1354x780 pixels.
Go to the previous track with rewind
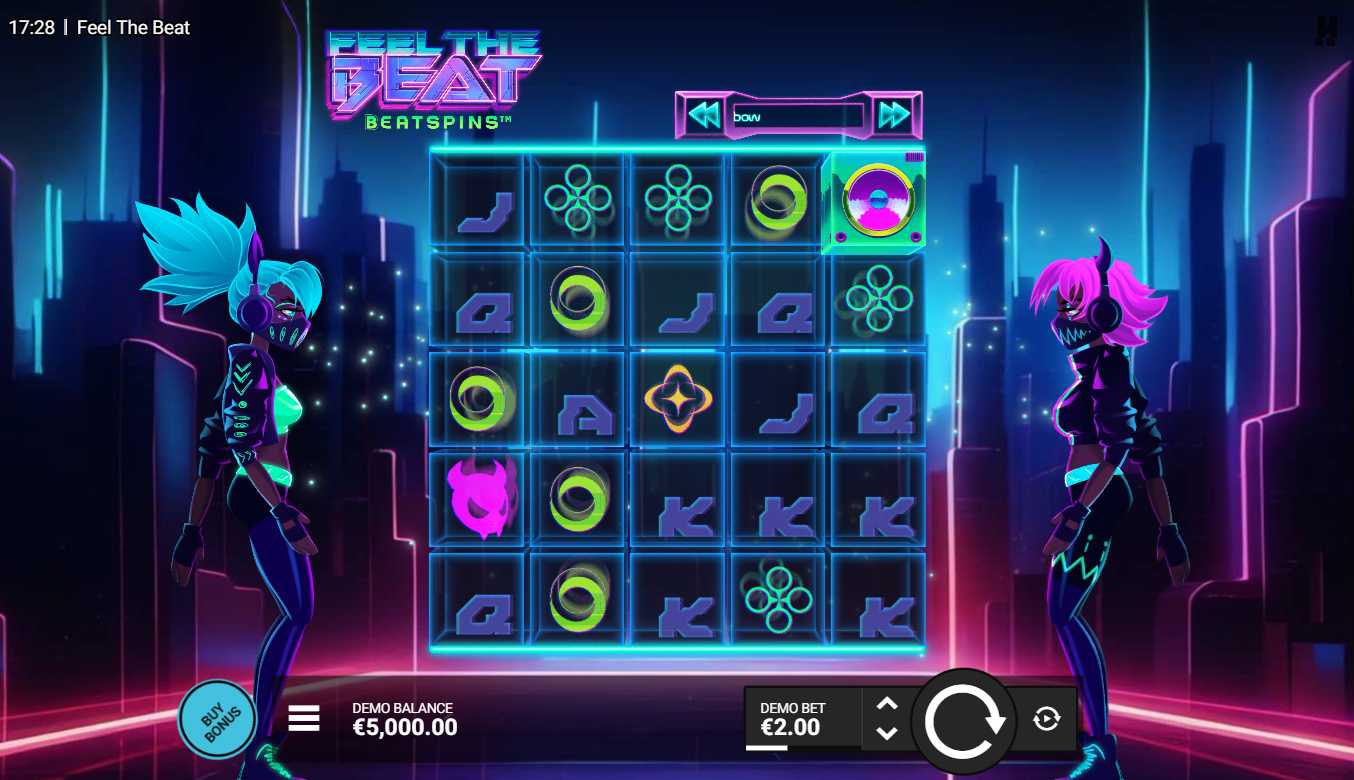[x=705, y=116]
